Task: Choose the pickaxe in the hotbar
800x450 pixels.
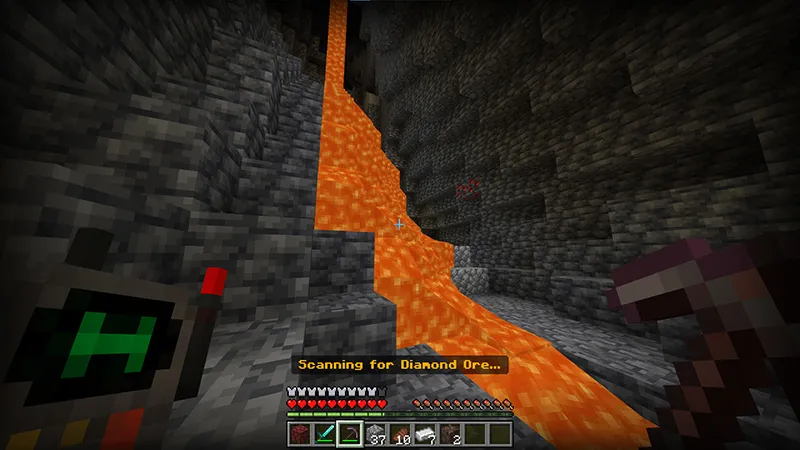Action: point(349,433)
